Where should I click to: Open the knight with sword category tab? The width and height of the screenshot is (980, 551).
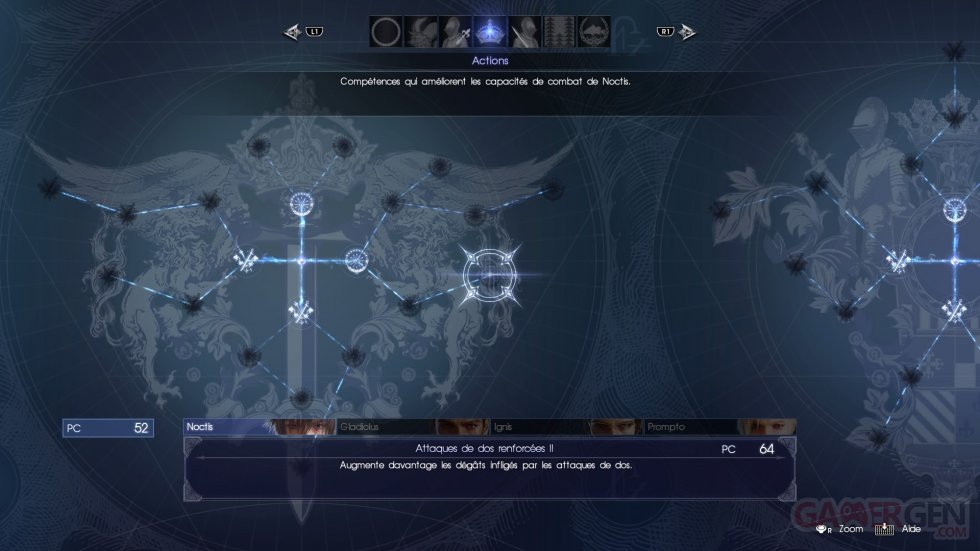coord(525,32)
